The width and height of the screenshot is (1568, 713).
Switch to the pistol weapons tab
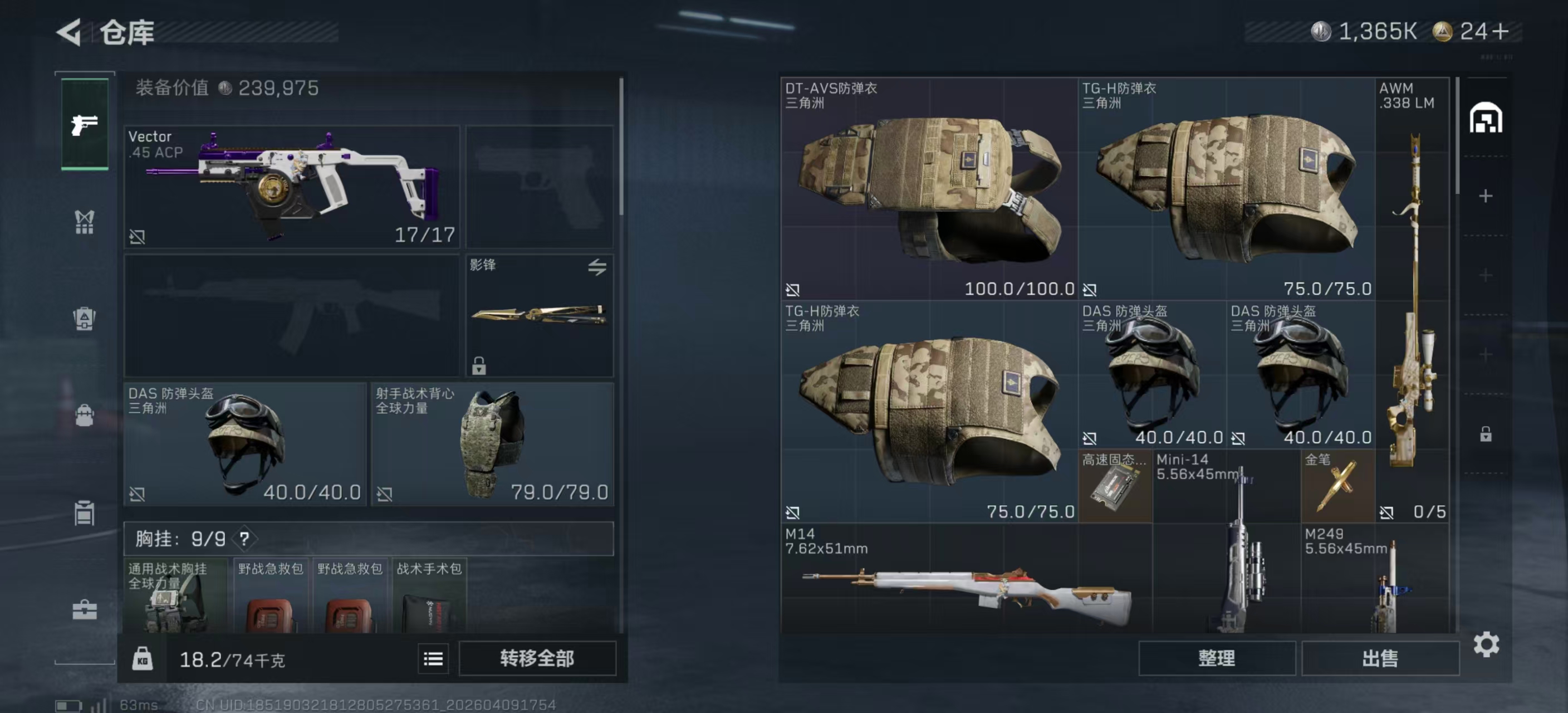point(85,124)
